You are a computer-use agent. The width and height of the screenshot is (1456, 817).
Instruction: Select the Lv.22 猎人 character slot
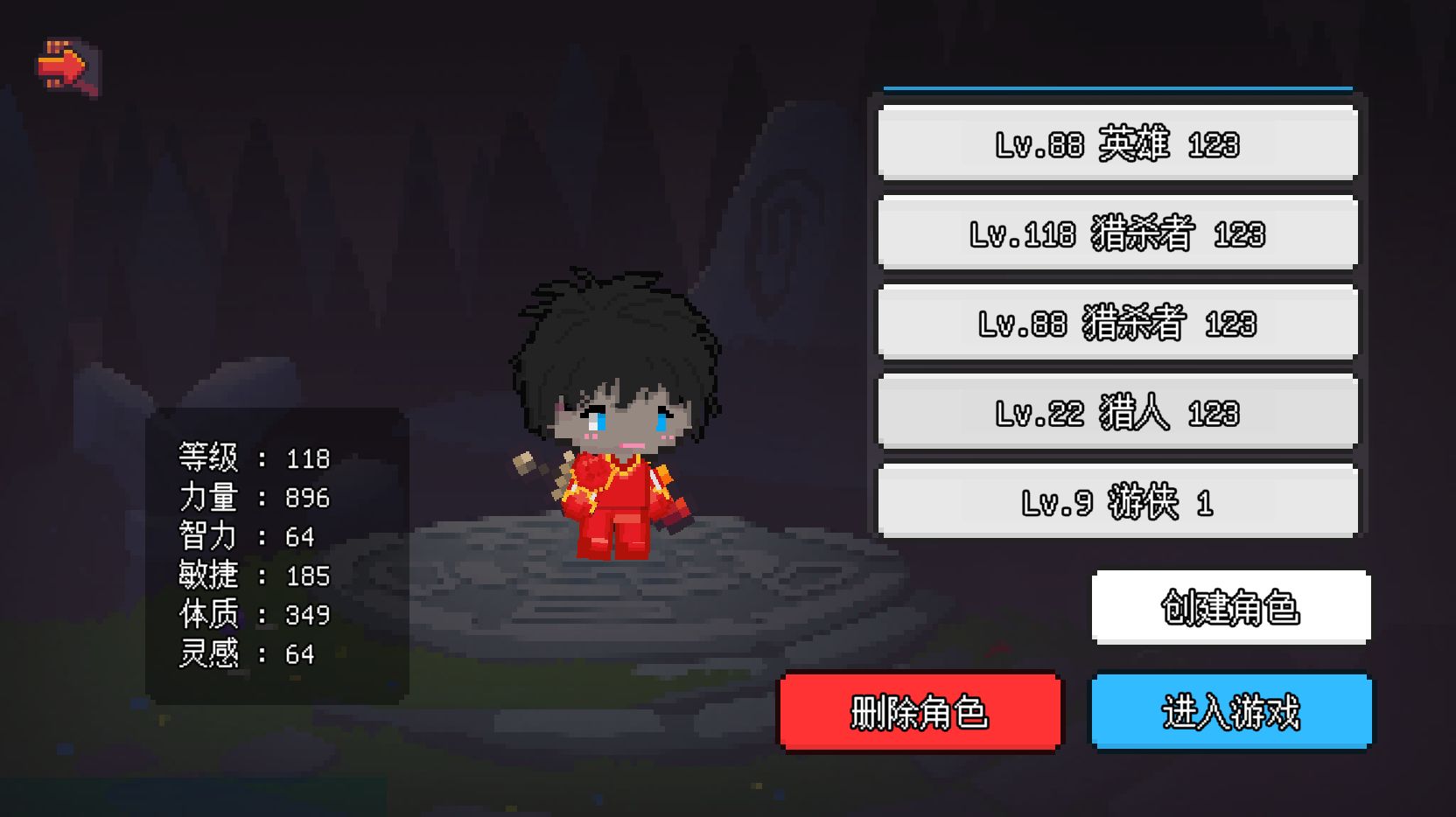[1118, 409]
